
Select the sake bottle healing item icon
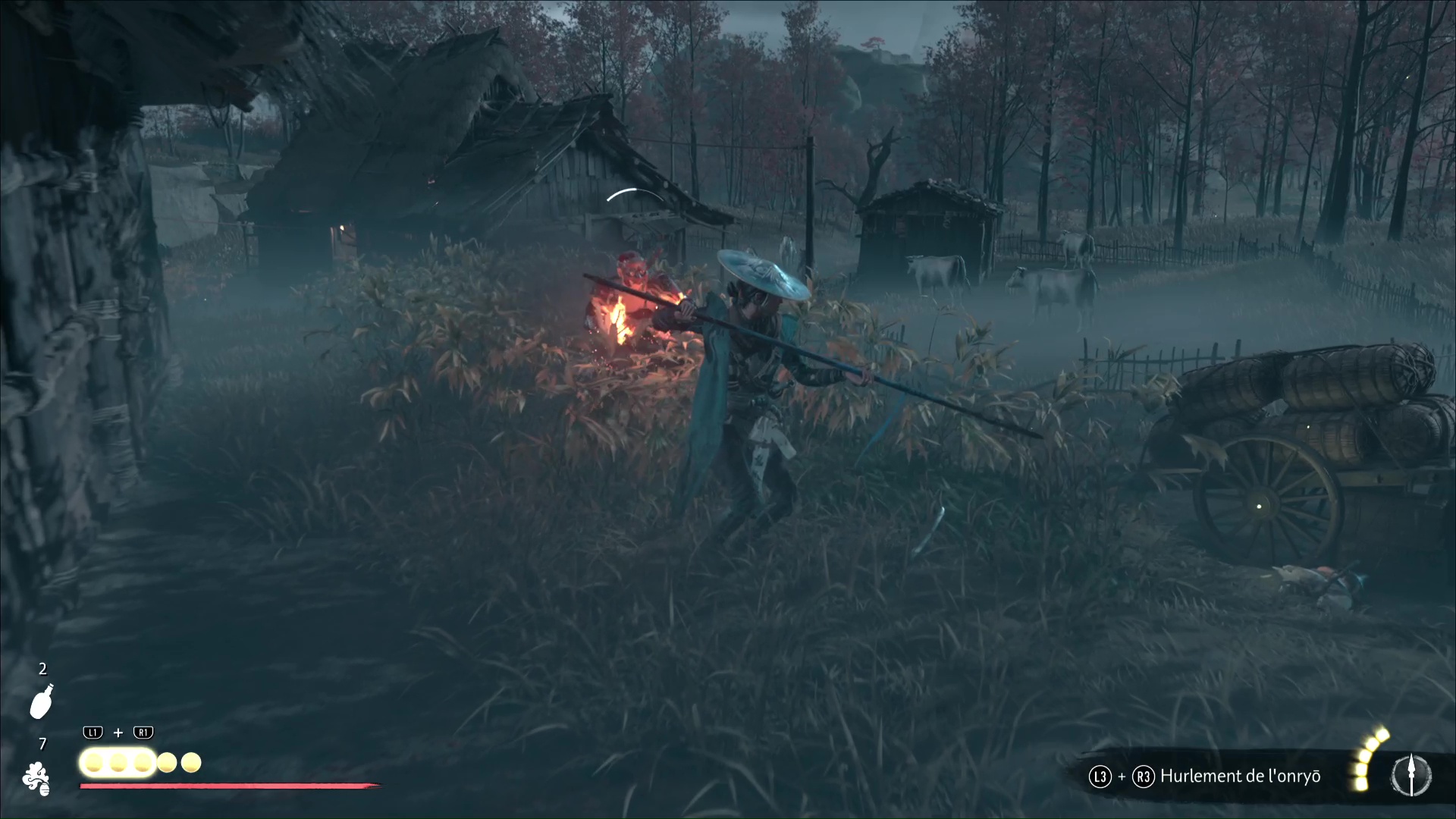coord(42,701)
